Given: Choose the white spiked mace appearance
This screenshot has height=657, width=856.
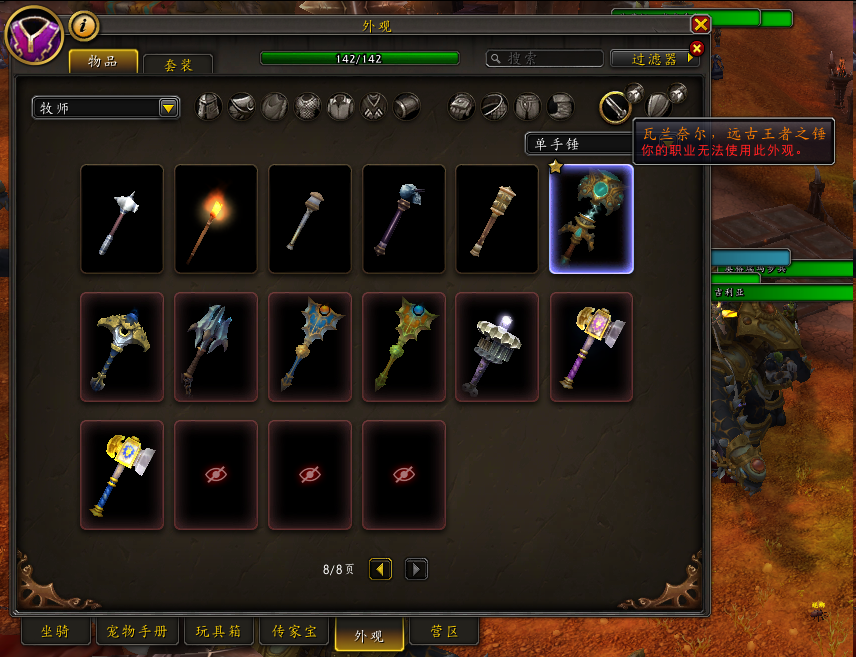Looking at the screenshot, I should [x=122, y=219].
